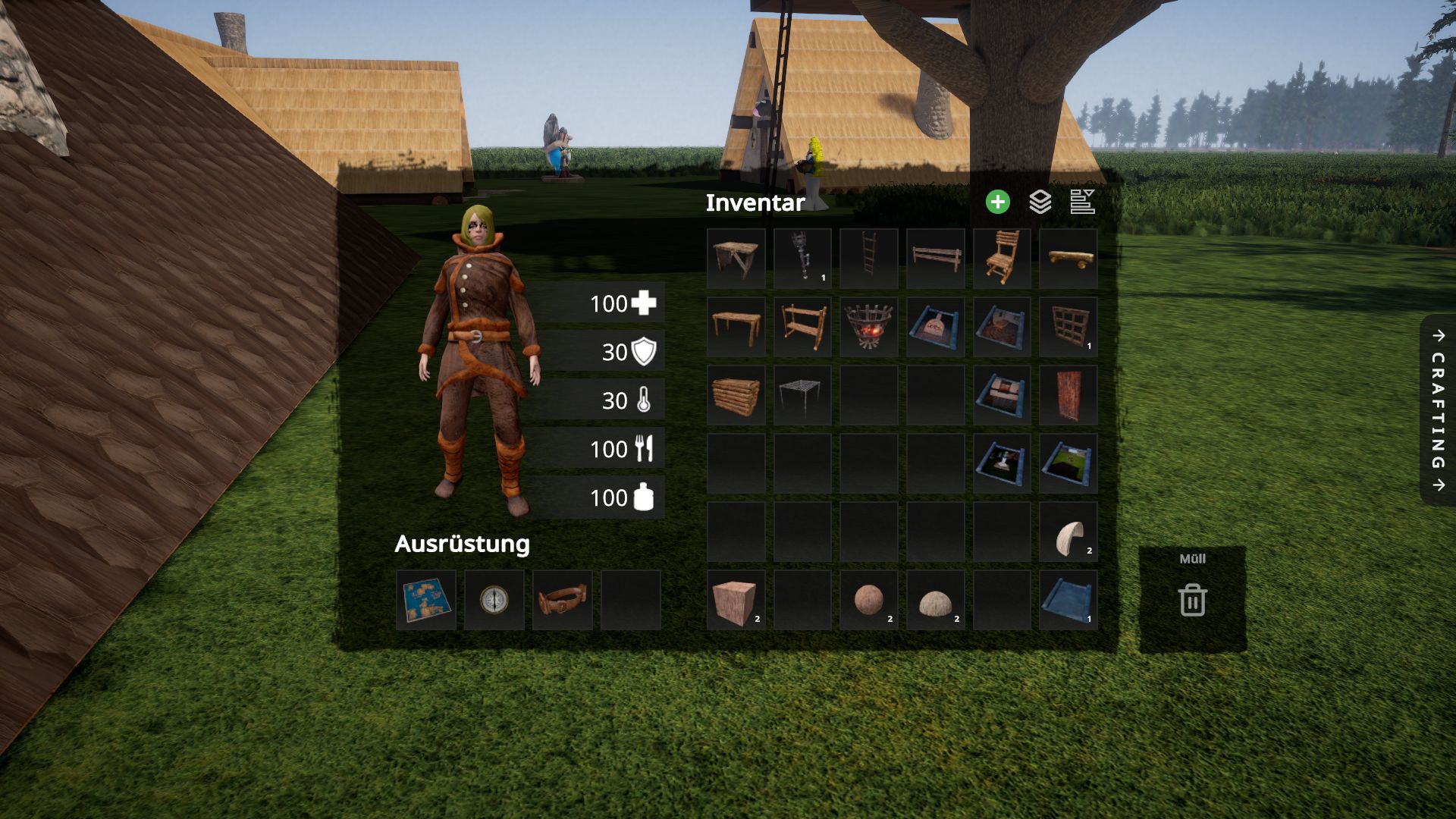Select the compass equipment slot
1456x819 pixels.
point(494,600)
